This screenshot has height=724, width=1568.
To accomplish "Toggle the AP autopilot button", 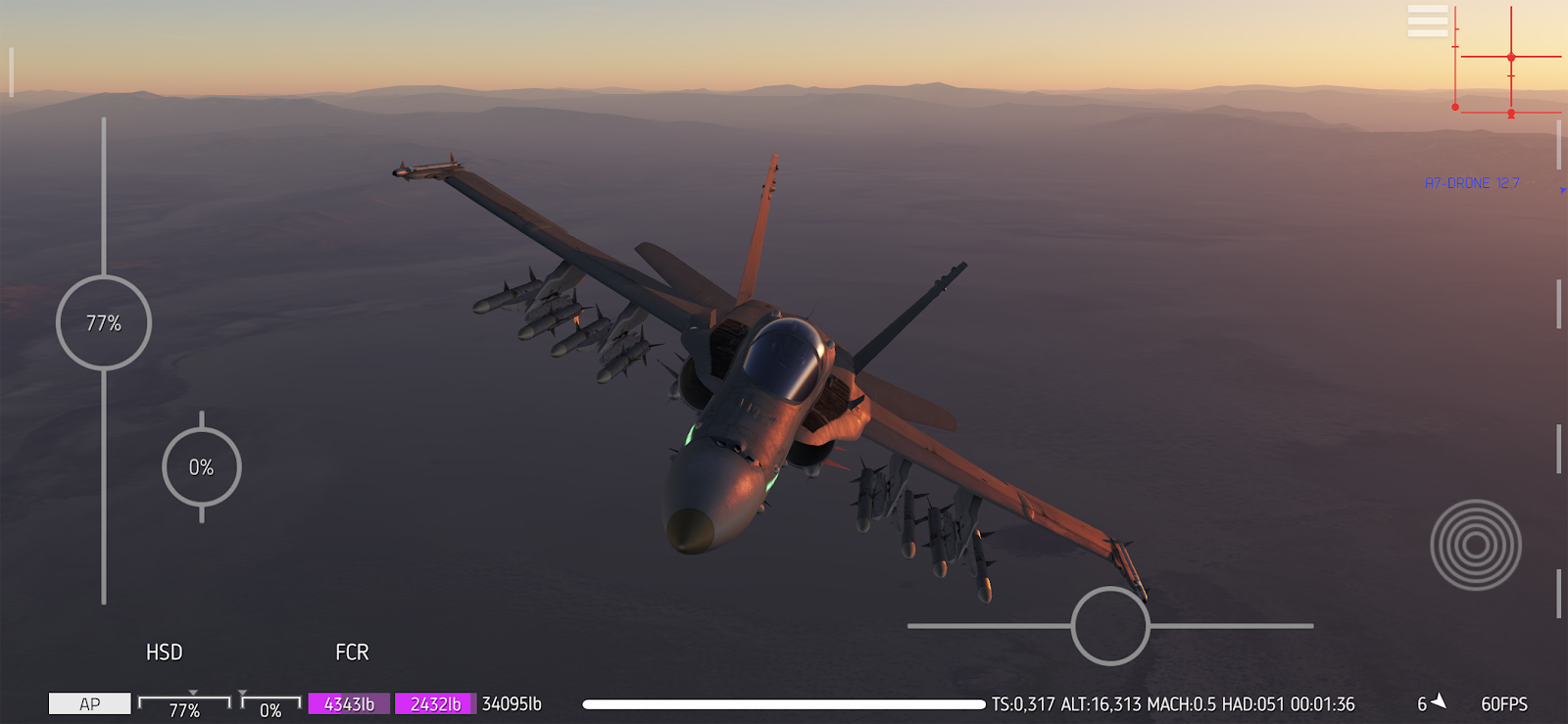I will coord(89,703).
